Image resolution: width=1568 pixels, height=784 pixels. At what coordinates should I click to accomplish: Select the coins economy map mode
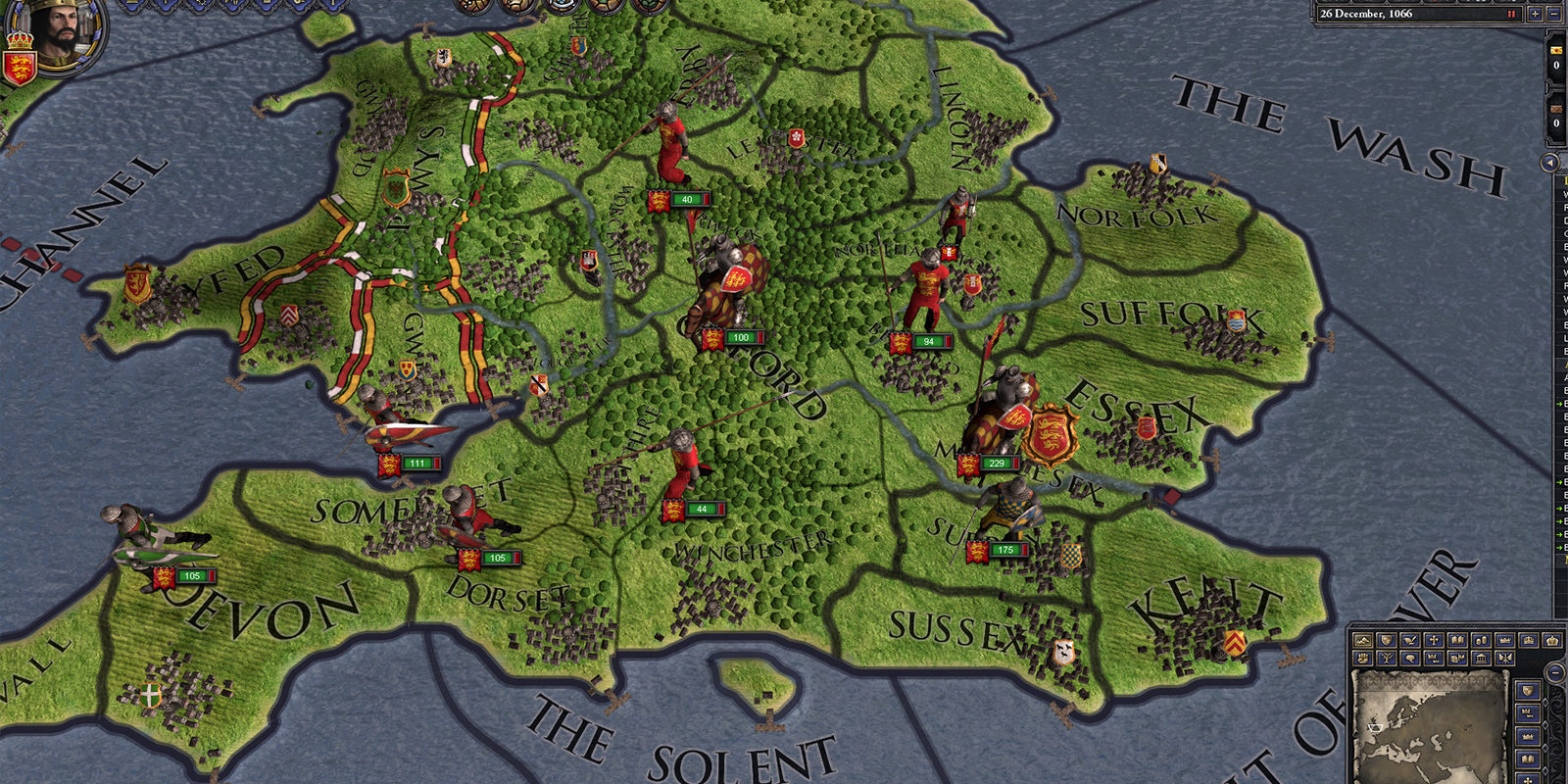click(x=1481, y=640)
